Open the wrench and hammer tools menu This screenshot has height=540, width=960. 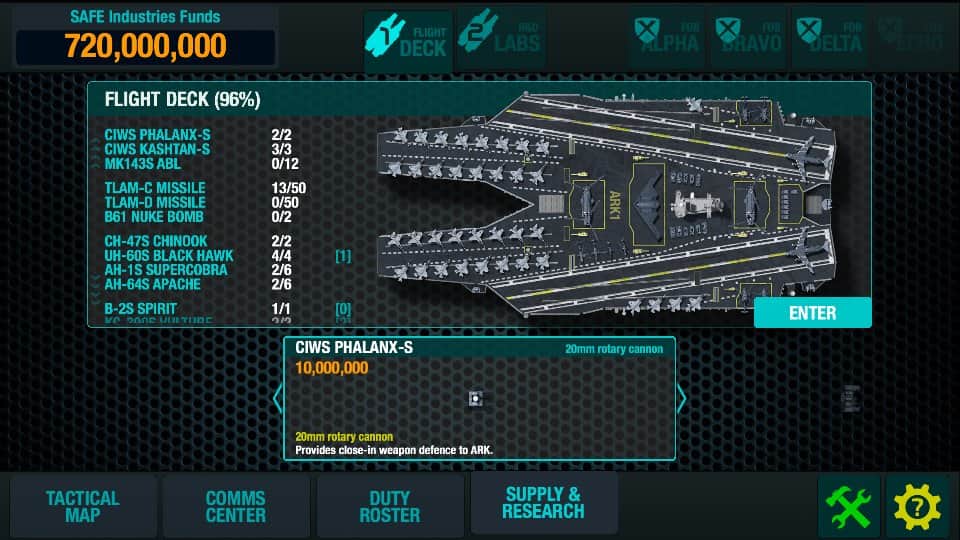coord(849,507)
